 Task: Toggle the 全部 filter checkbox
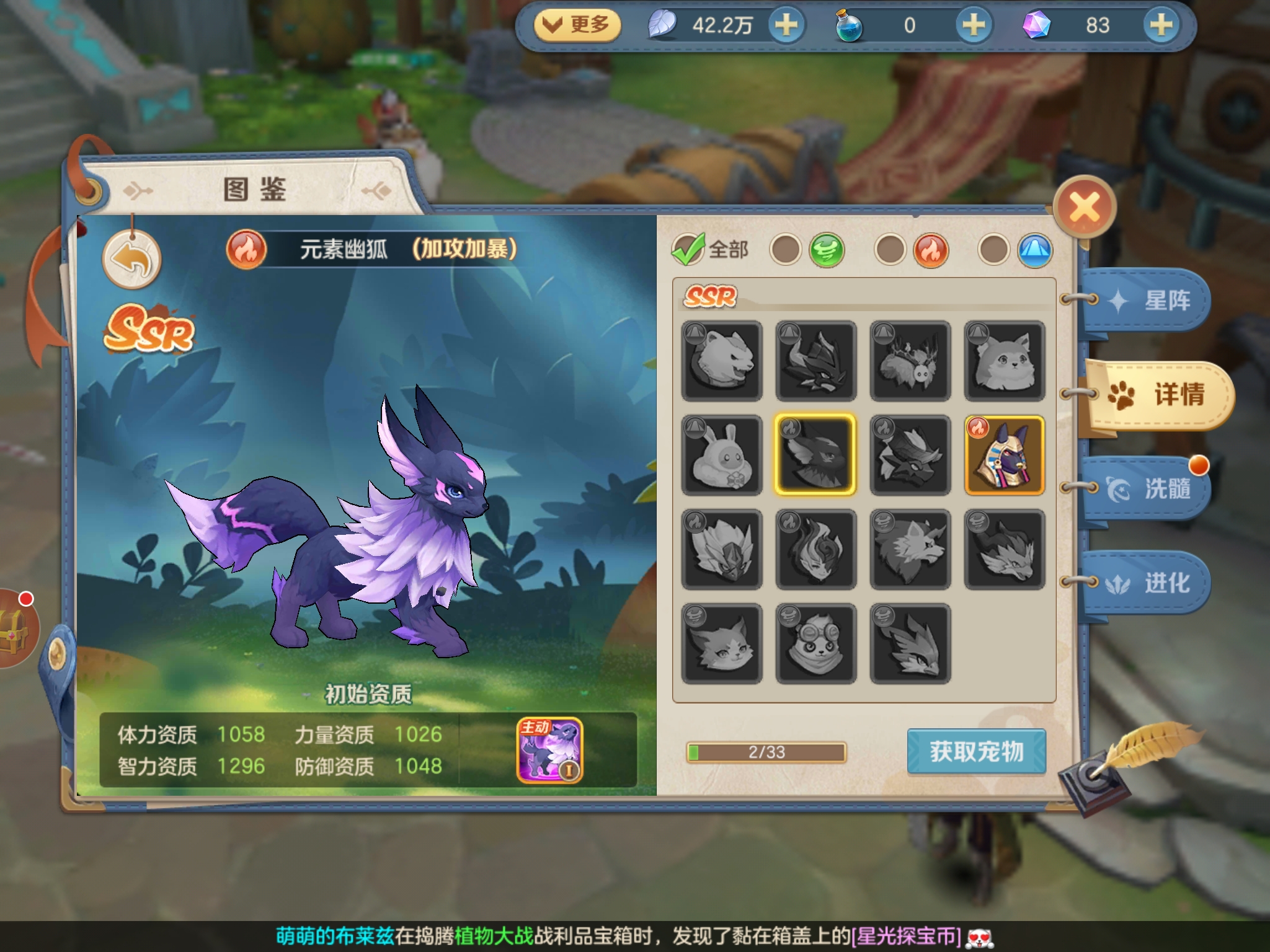688,250
